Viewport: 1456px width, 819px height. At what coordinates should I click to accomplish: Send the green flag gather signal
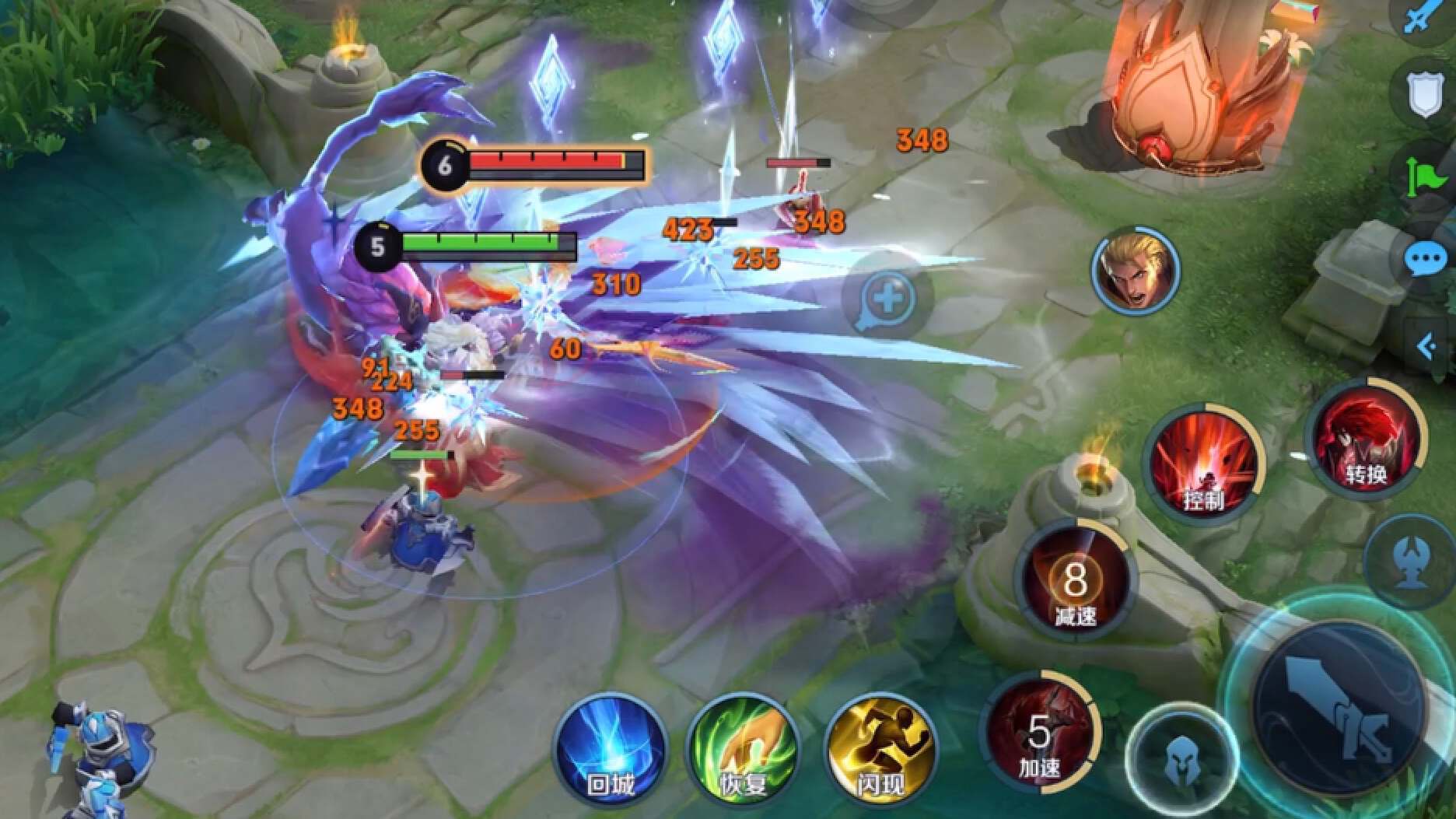(1425, 177)
